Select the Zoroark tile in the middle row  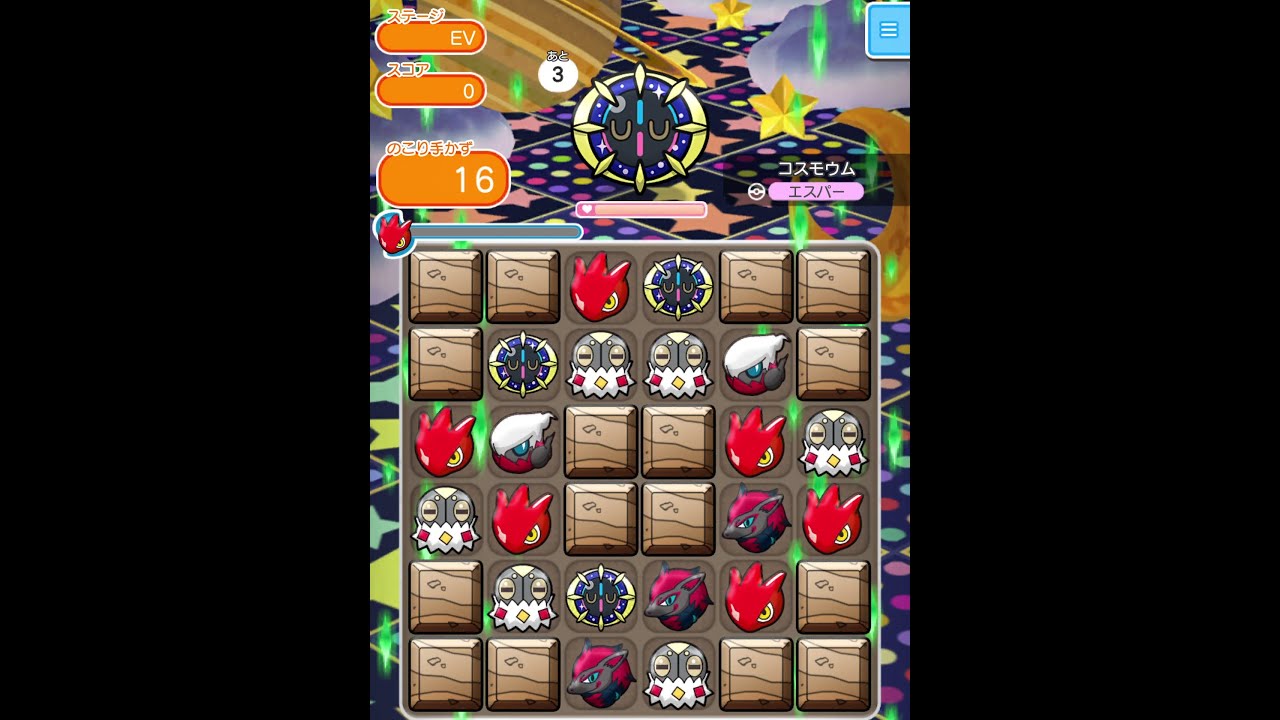point(756,520)
